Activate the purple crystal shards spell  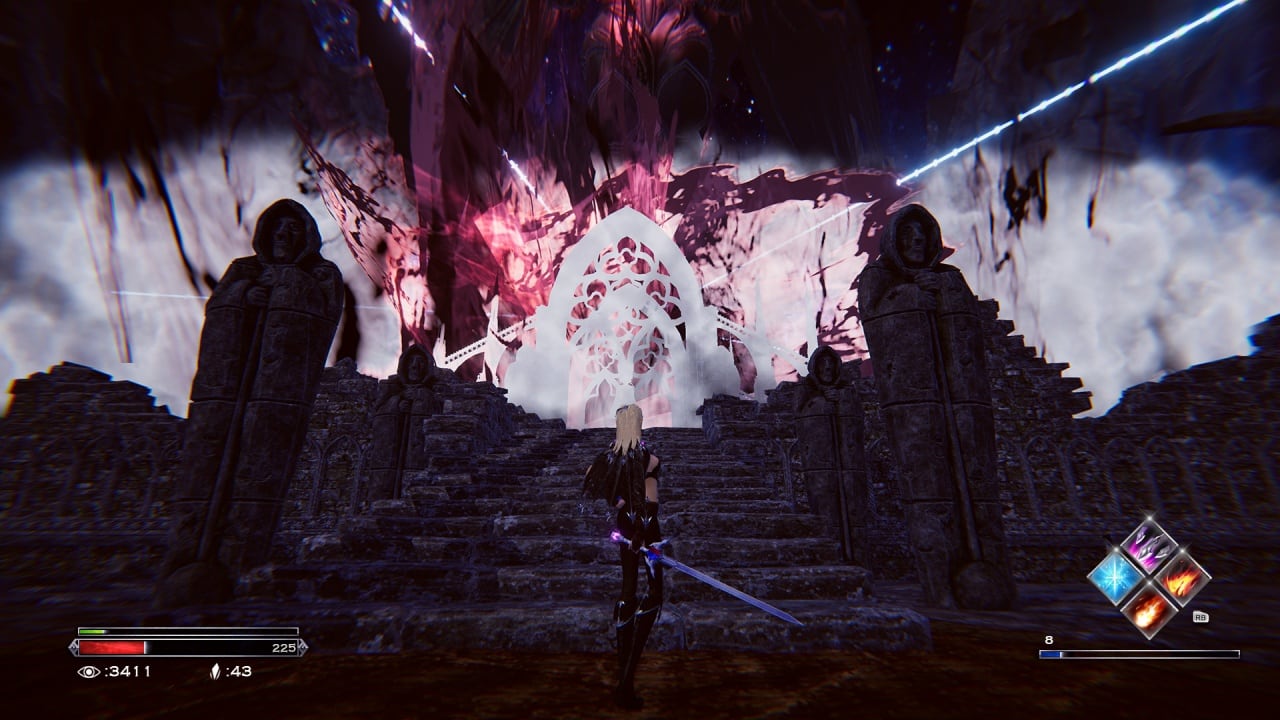tap(1148, 547)
